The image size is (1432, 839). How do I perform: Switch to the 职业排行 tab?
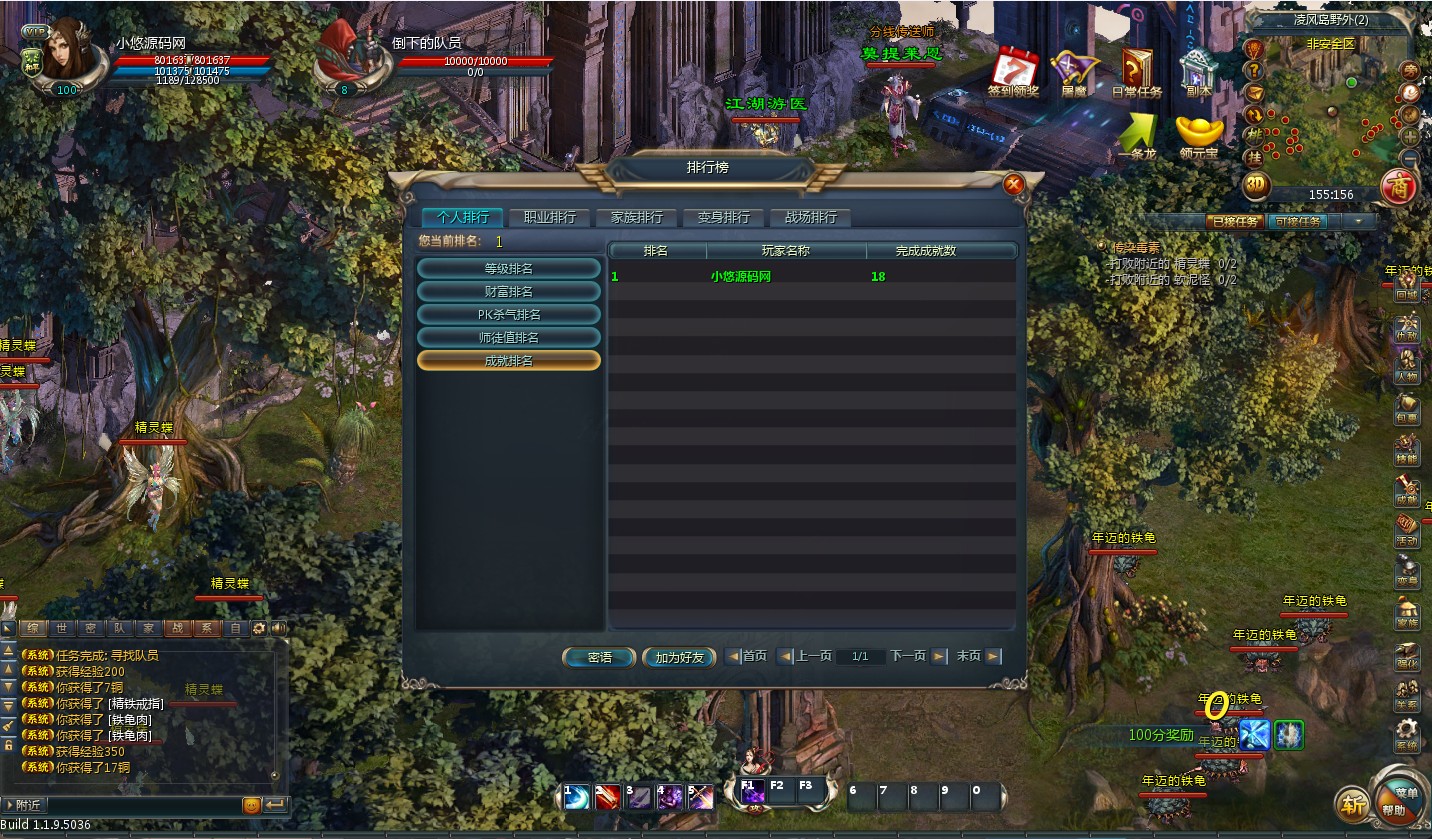click(549, 217)
